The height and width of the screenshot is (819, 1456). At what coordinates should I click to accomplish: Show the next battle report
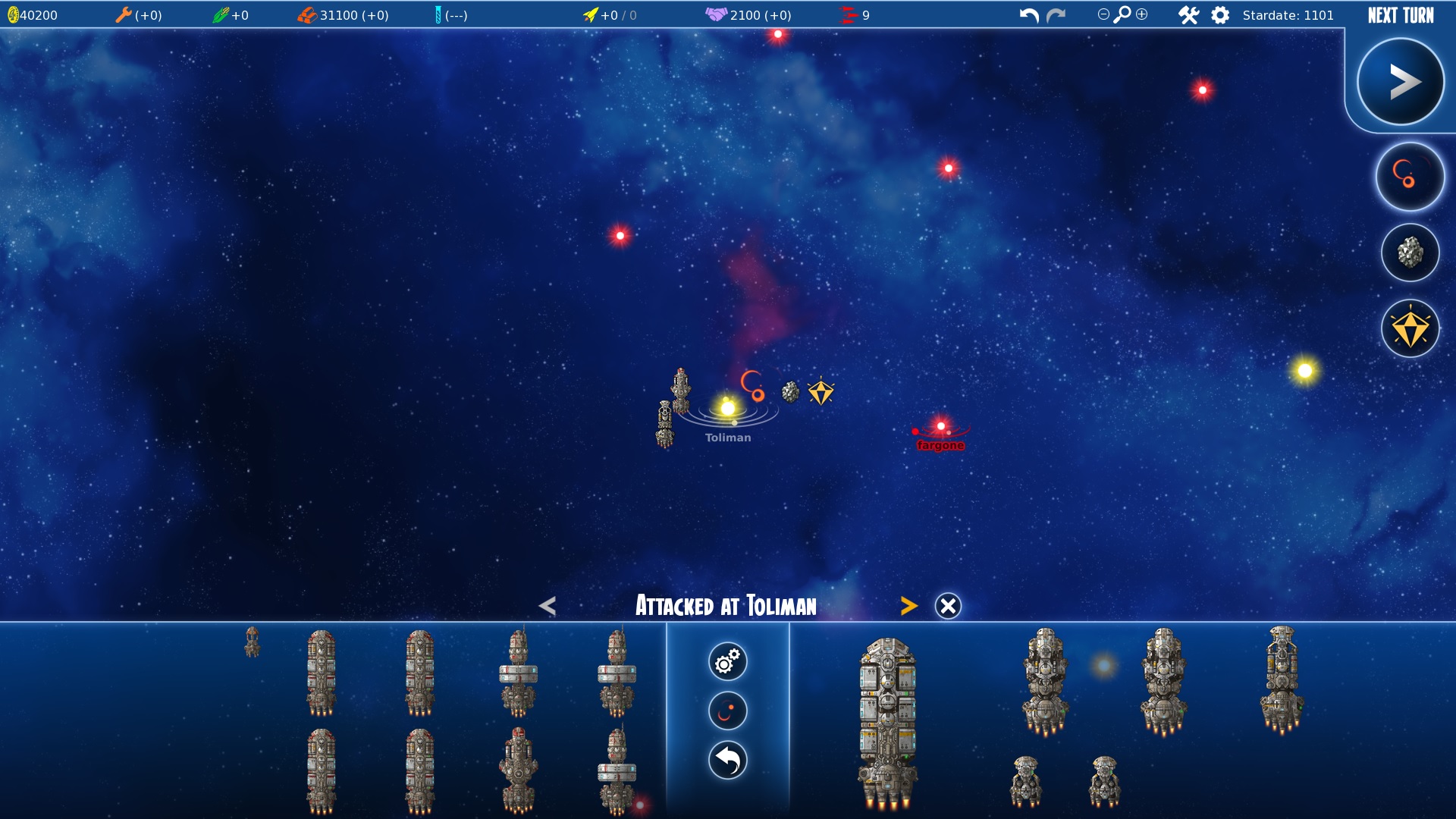coord(908,606)
